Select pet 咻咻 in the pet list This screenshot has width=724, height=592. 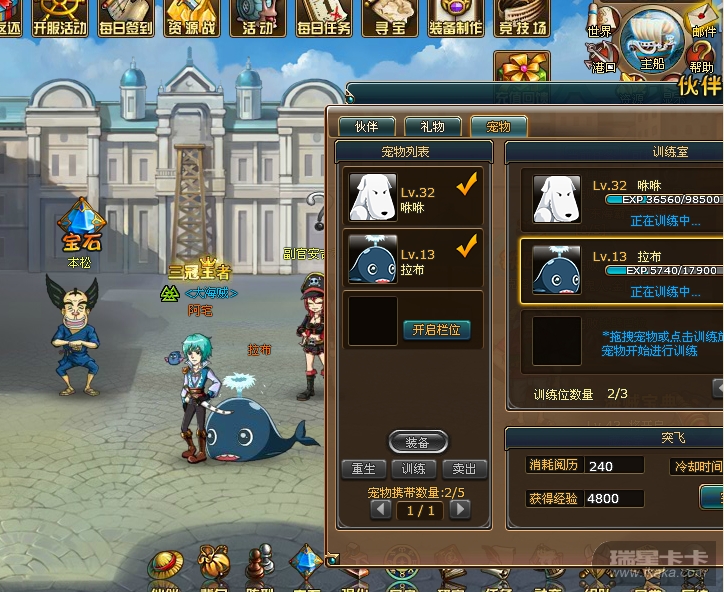(x=412, y=196)
